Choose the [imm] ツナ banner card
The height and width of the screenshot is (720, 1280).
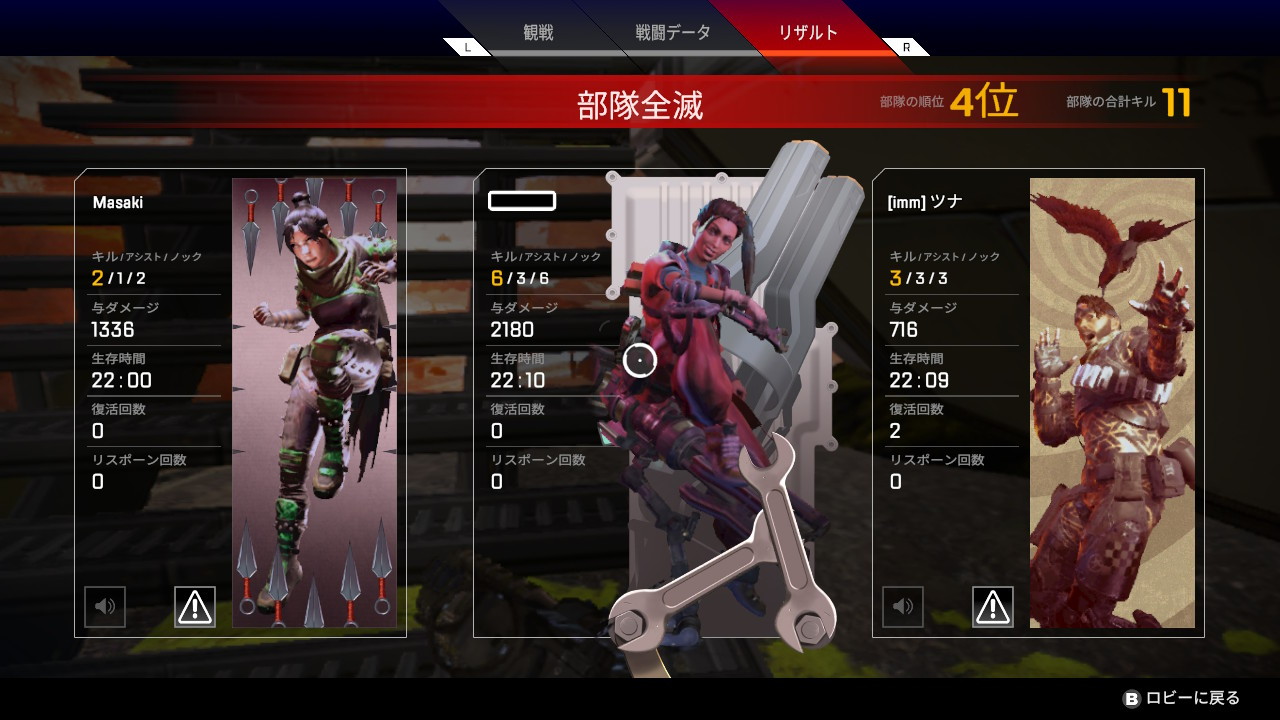pos(1038,402)
